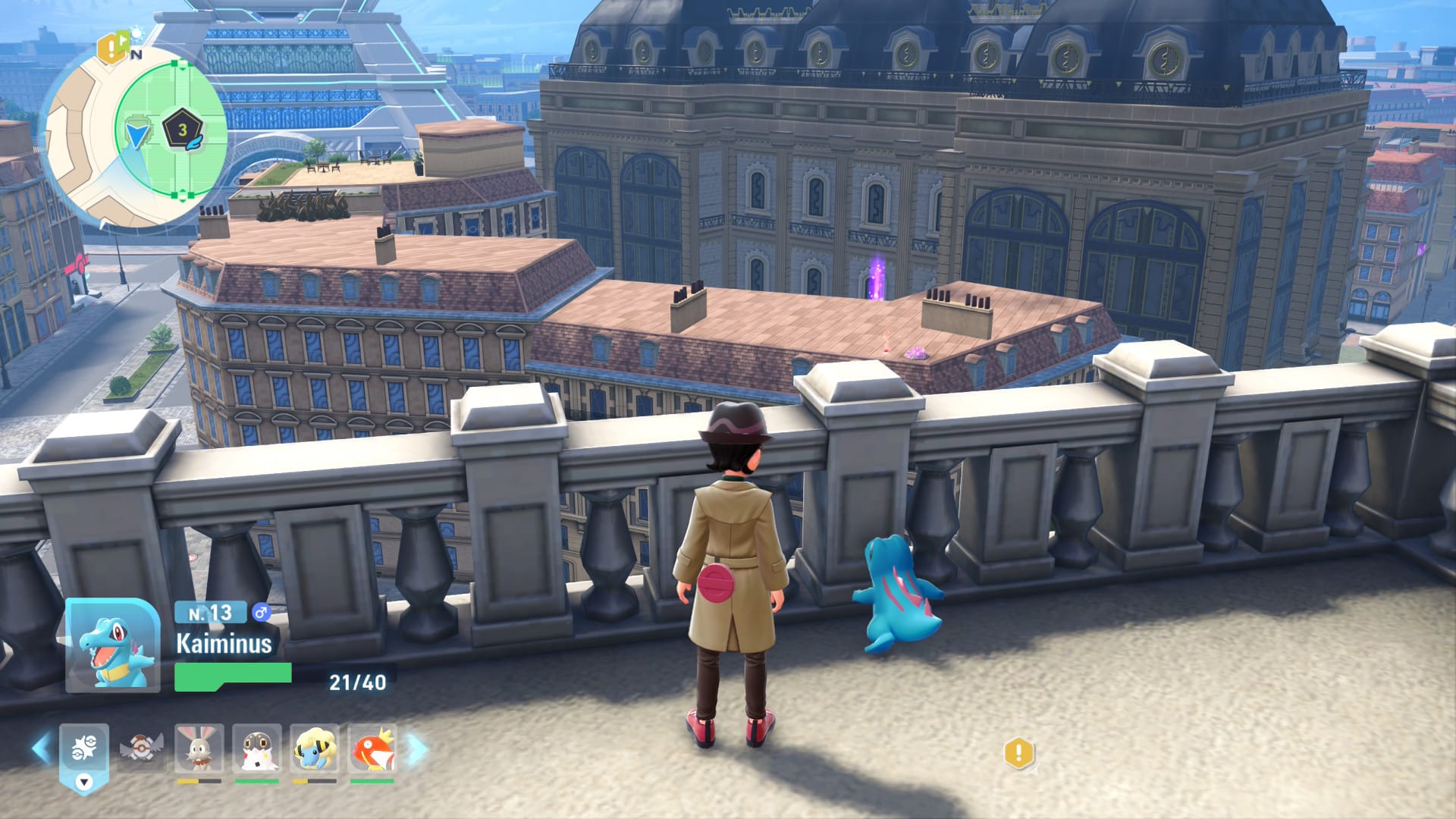Switch to the rabbit Pokémon in party
The width and height of the screenshot is (1456, 819).
pyautogui.click(x=199, y=748)
